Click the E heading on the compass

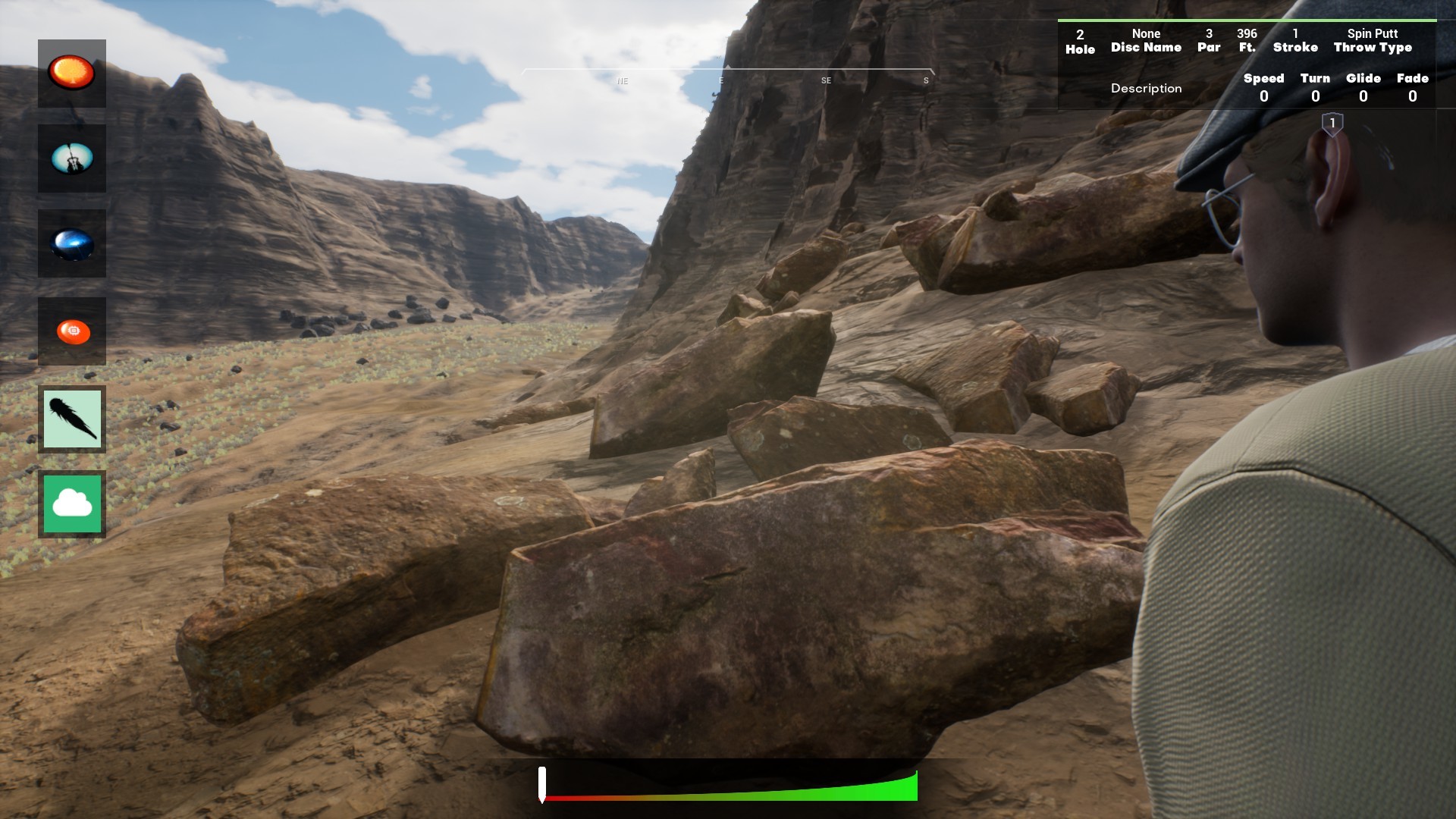point(721,80)
